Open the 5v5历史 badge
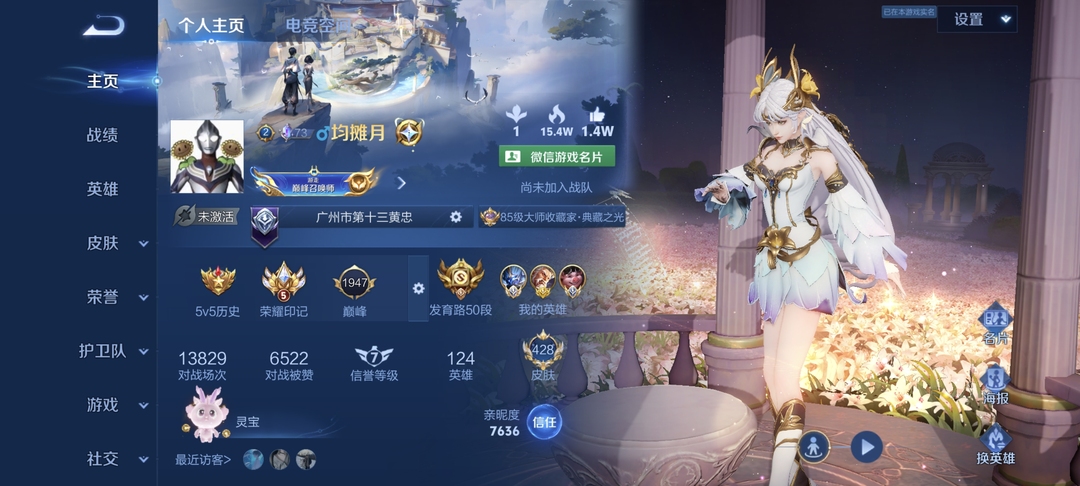 click(x=217, y=290)
